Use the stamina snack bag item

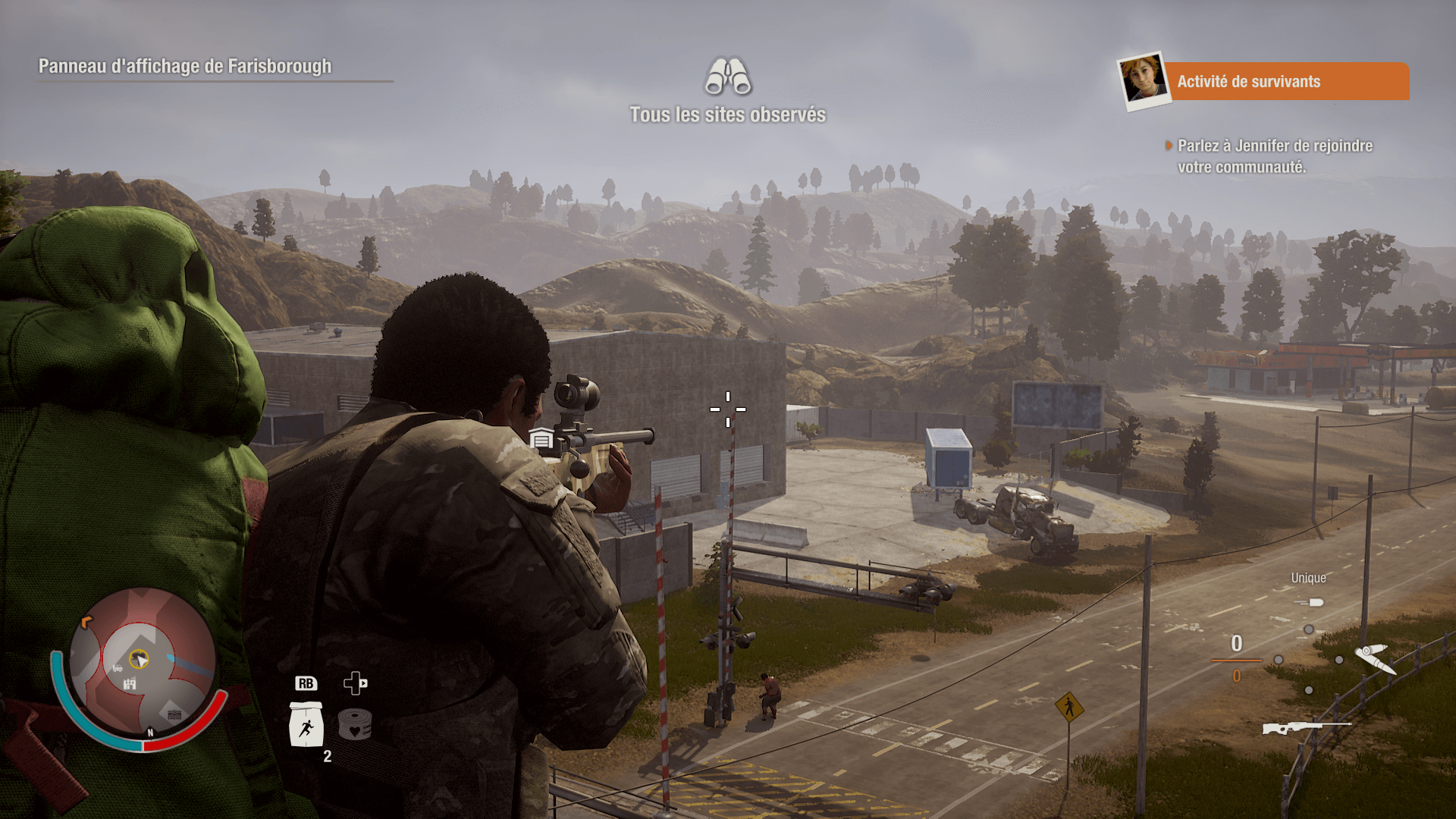pyautogui.click(x=306, y=724)
